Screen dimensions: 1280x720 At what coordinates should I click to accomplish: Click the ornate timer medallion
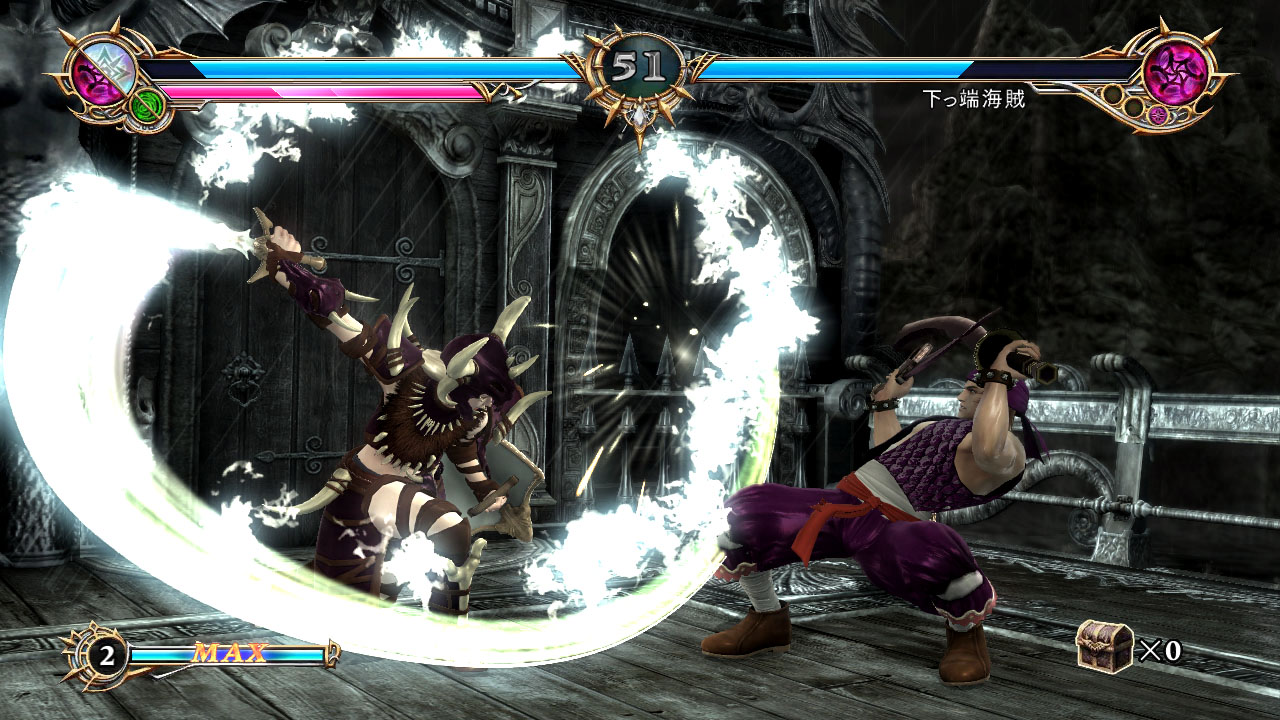coord(640,65)
